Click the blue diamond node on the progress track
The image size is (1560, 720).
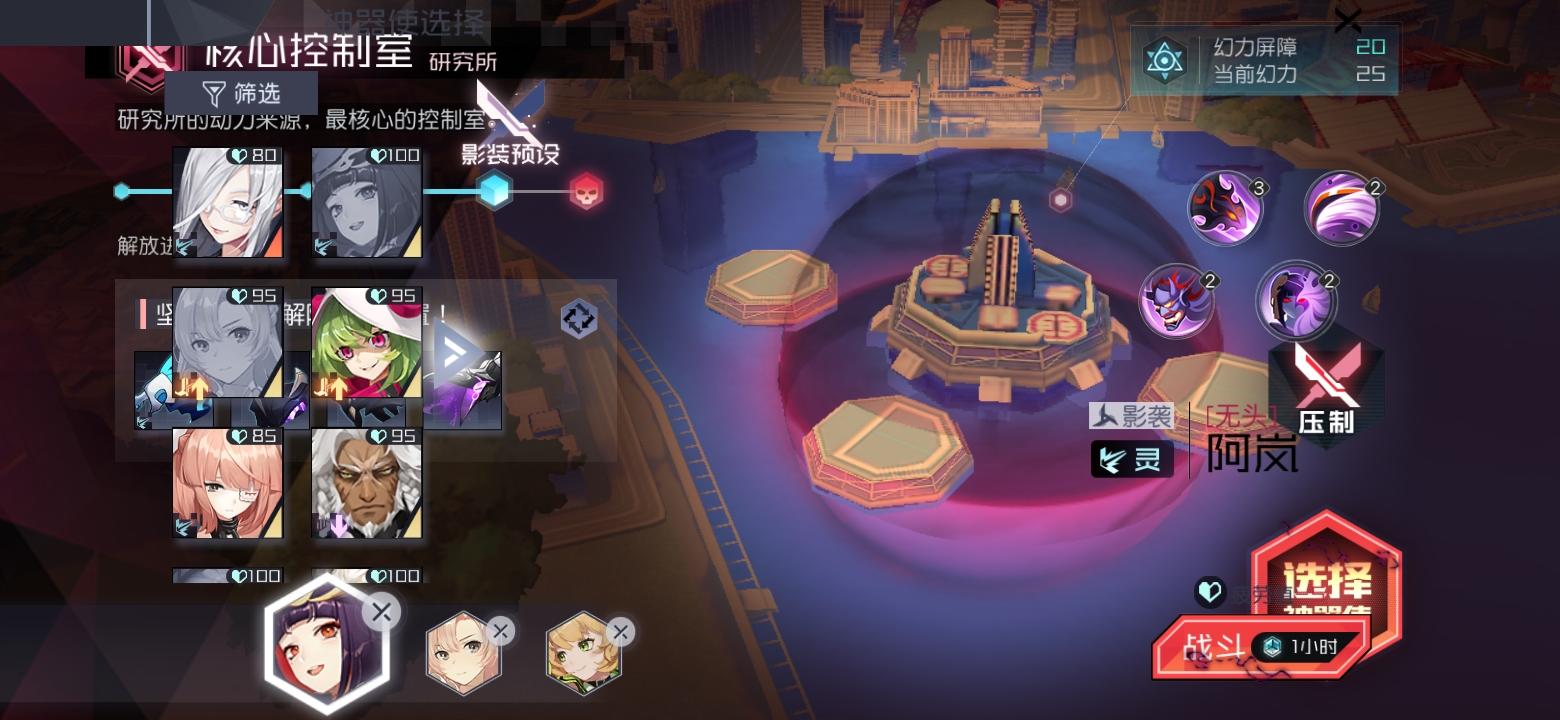click(494, 190)
